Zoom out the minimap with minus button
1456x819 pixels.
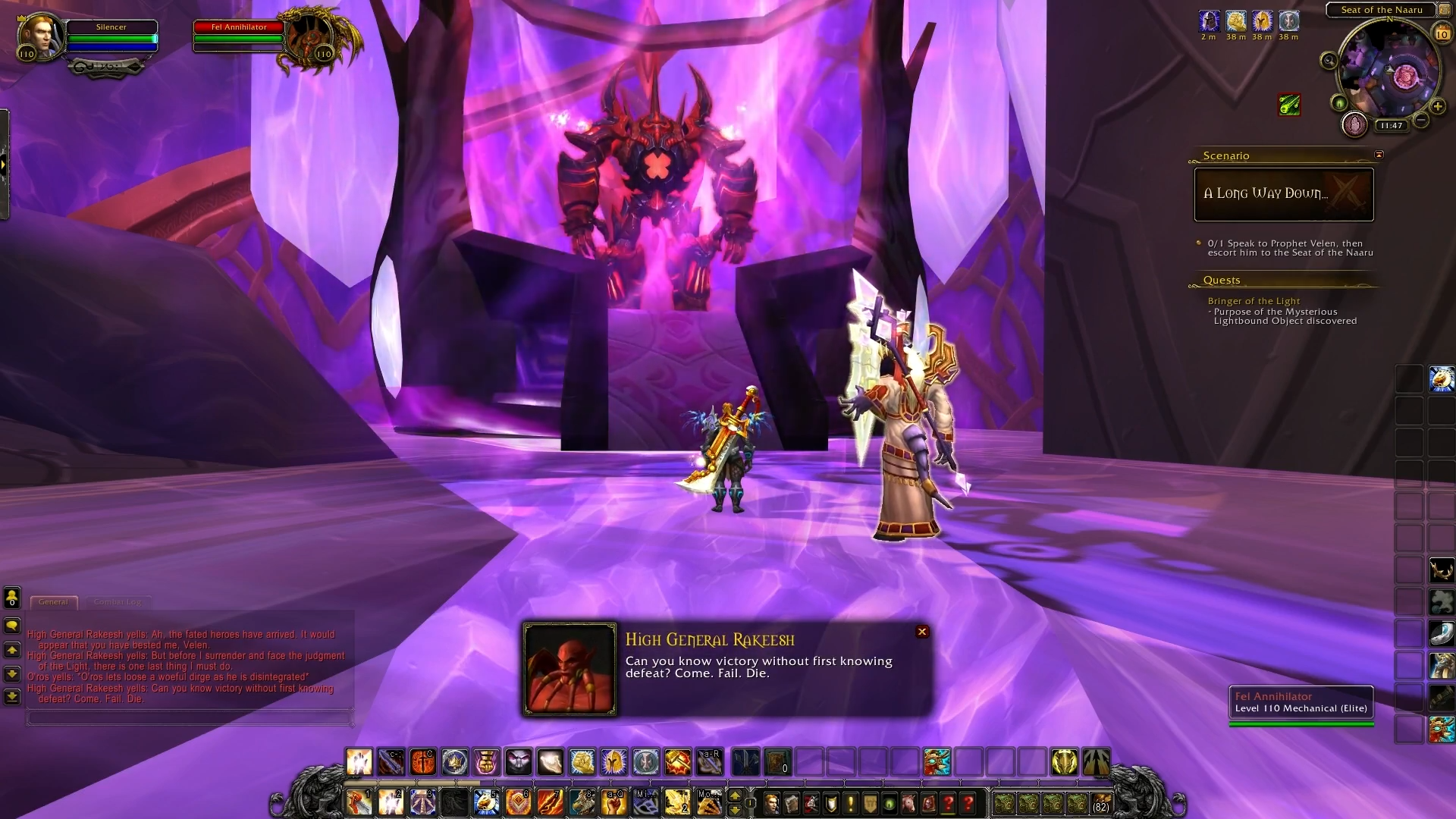click(1421, 120)
